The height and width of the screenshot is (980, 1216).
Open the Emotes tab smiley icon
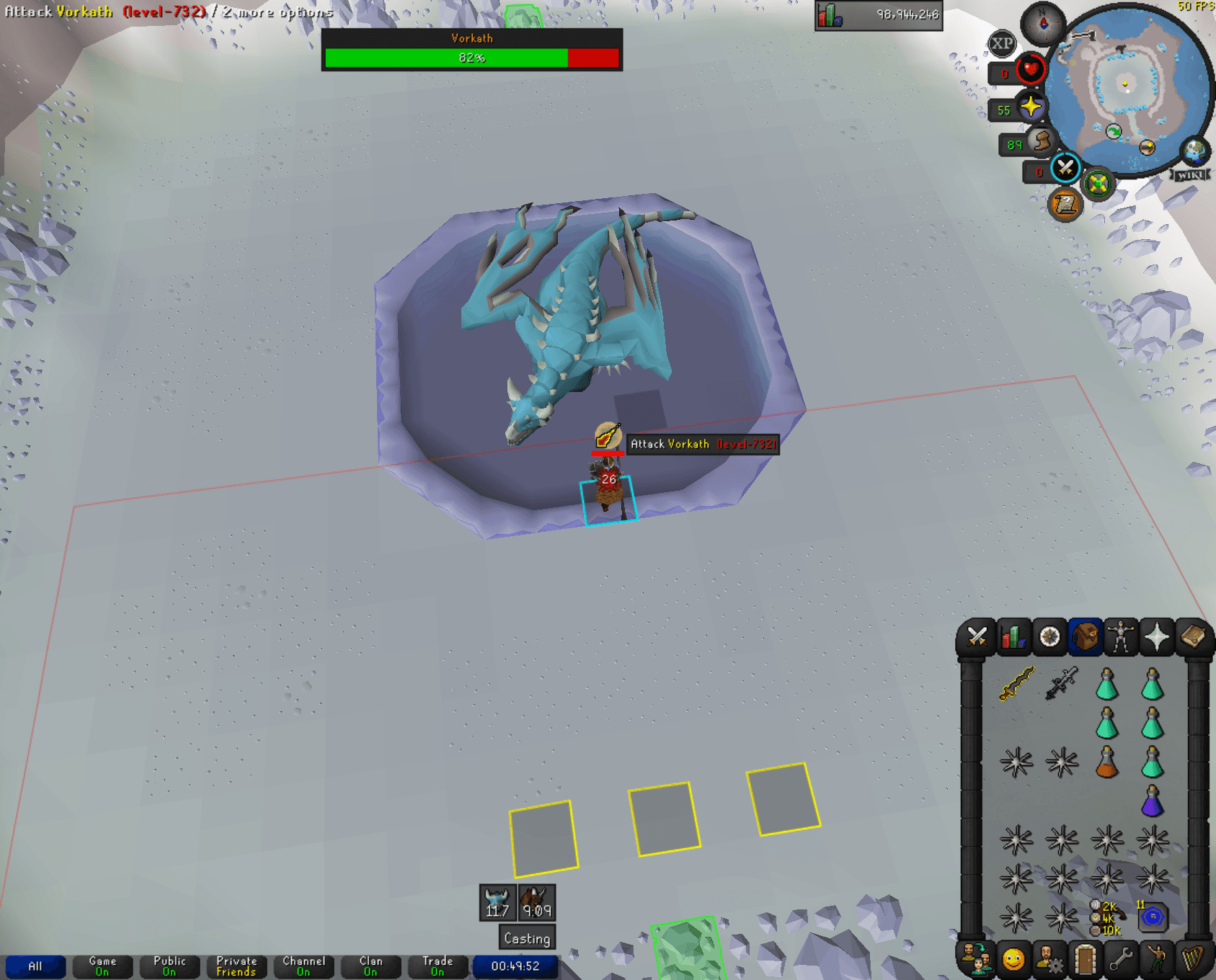1013,961
